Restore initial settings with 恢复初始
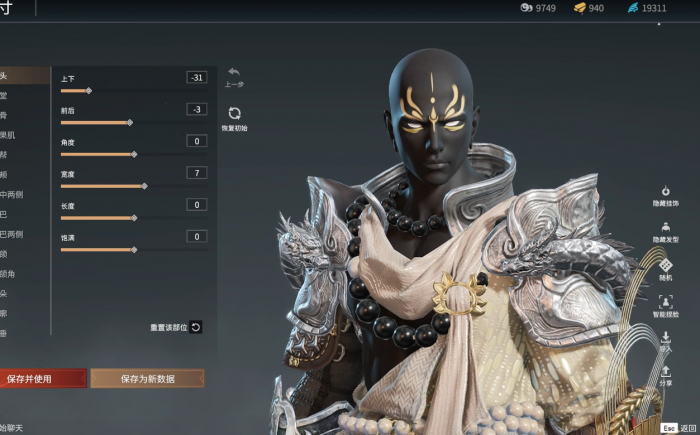Screen dimensions: 700x435 point(234,117)
